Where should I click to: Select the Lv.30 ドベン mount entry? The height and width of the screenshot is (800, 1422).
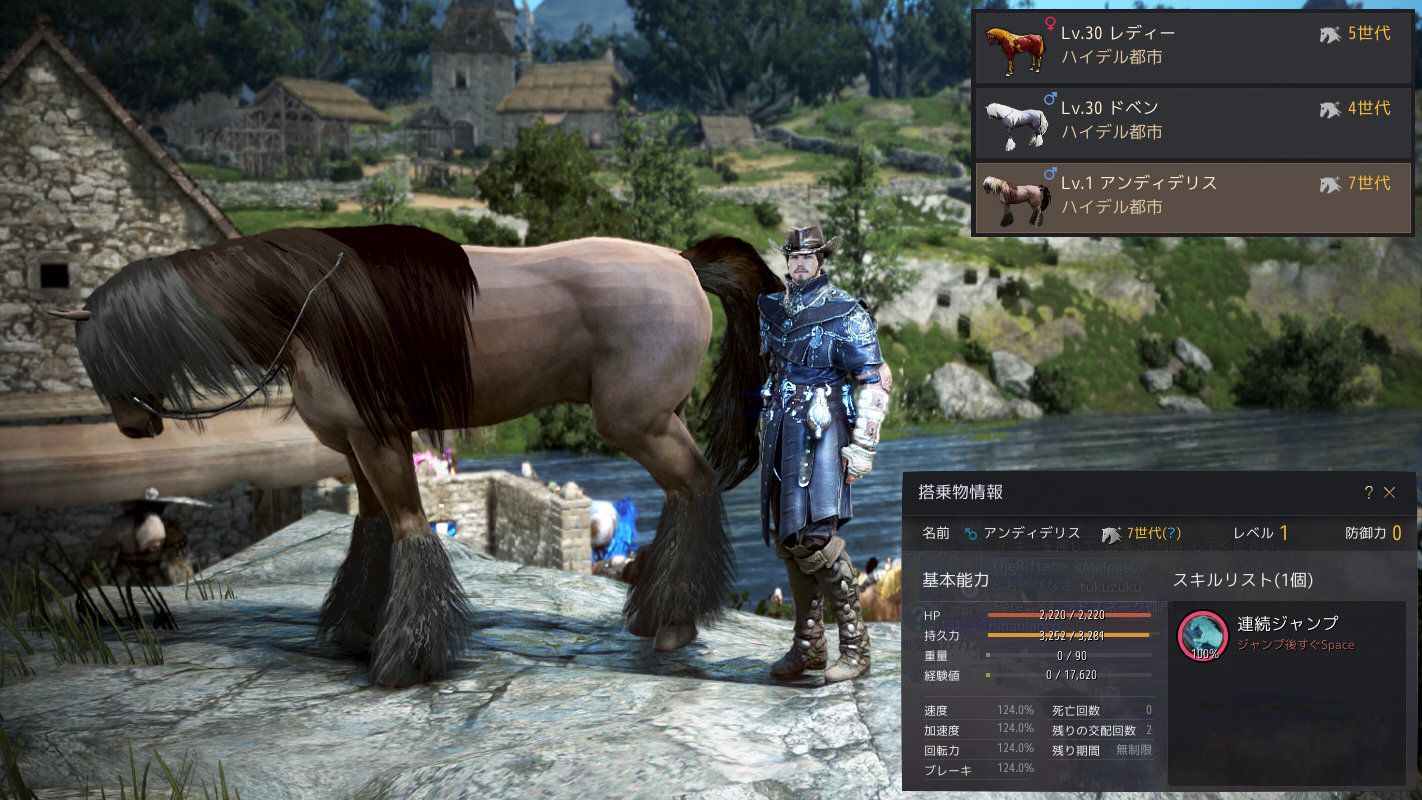1190,122
